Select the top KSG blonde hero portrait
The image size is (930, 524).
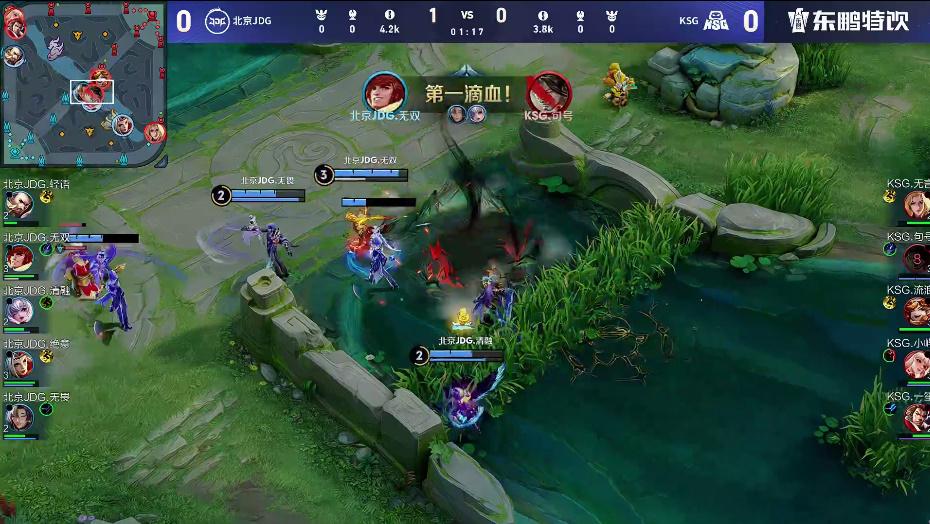coord(915,205)
